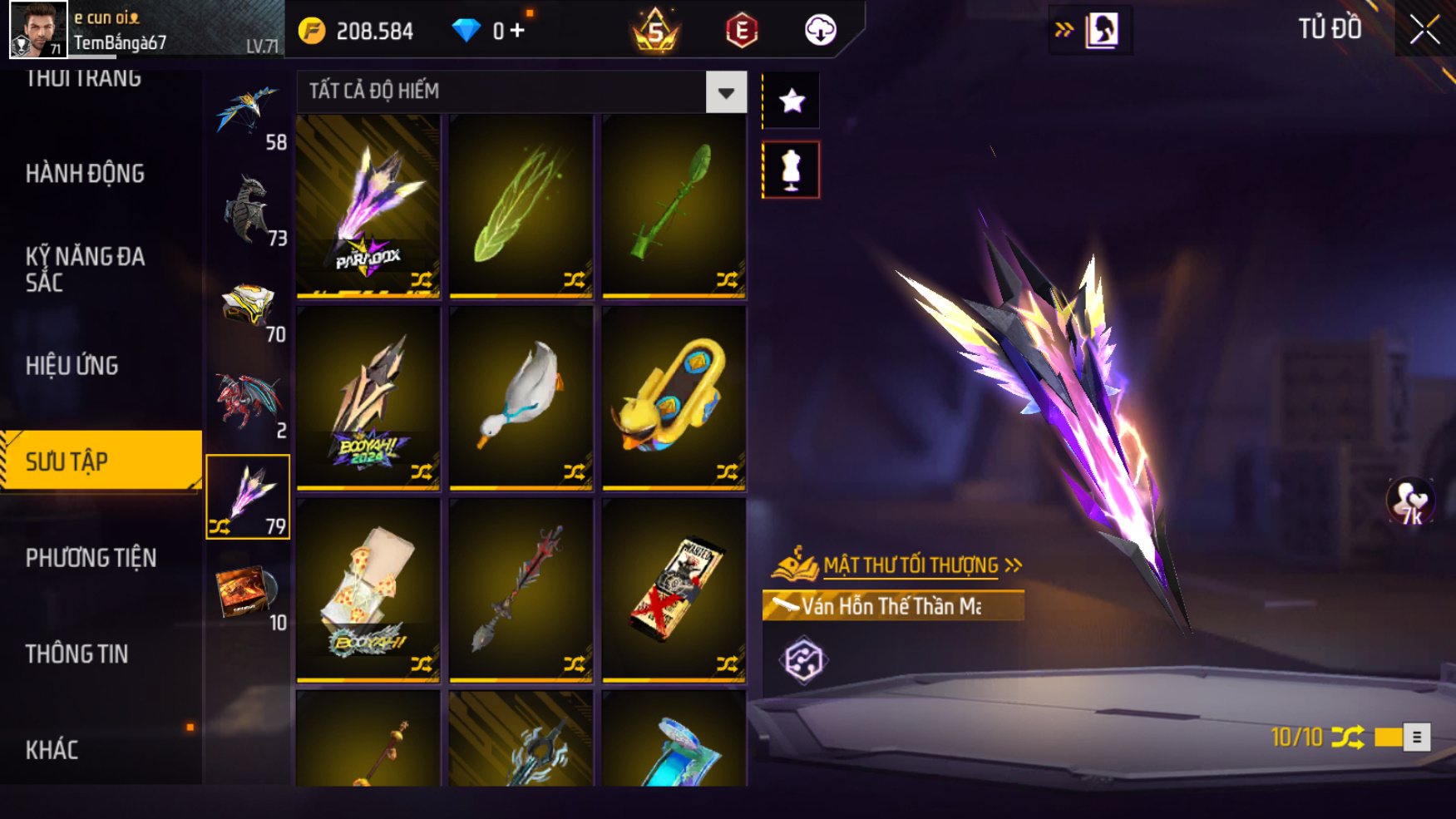Screen dimensions: 1456x819
Task: Pick the white goose item
Action: tap(521, 397)
